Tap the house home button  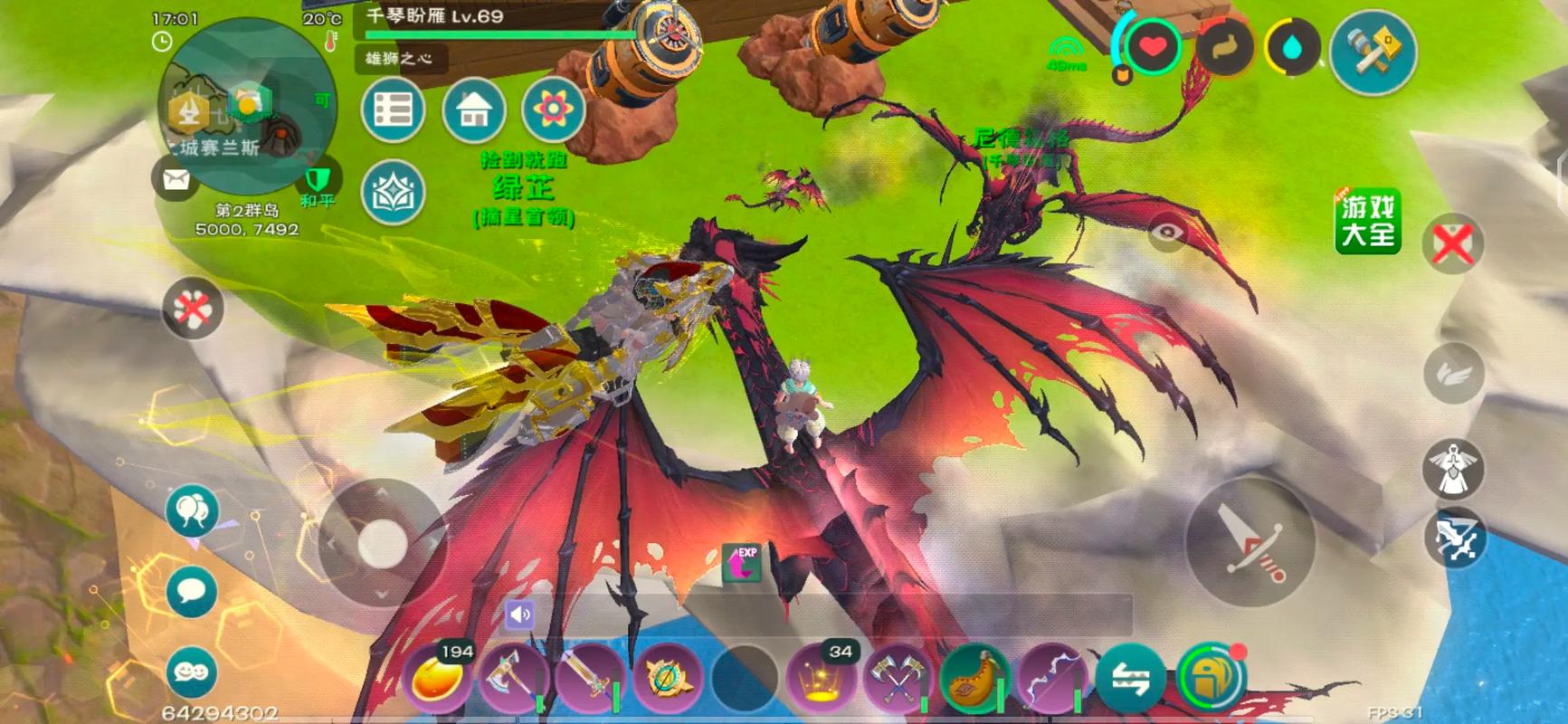tap(474, 110)
